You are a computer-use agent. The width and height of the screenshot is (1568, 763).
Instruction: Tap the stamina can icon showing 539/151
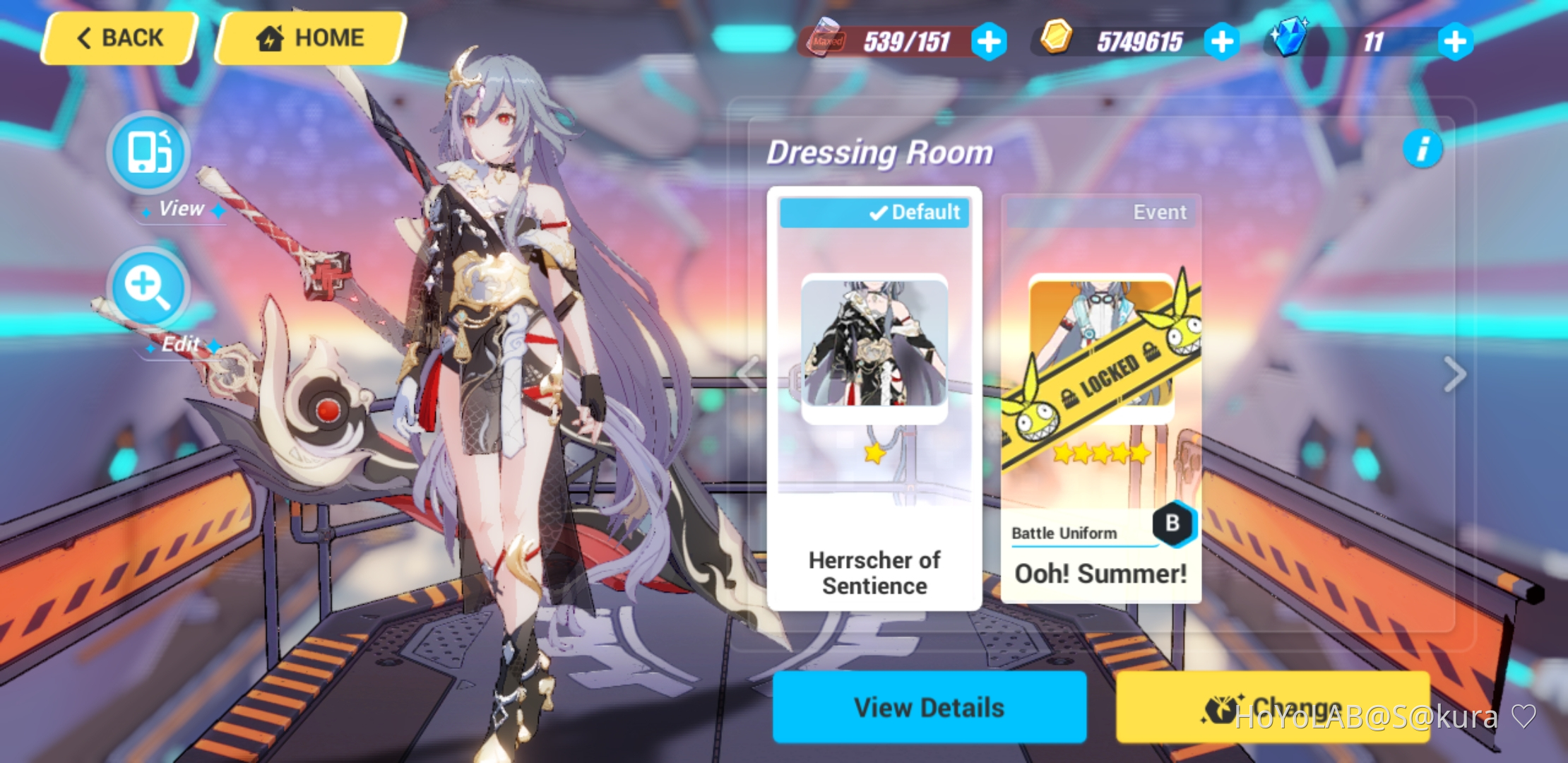pos(825,40)
